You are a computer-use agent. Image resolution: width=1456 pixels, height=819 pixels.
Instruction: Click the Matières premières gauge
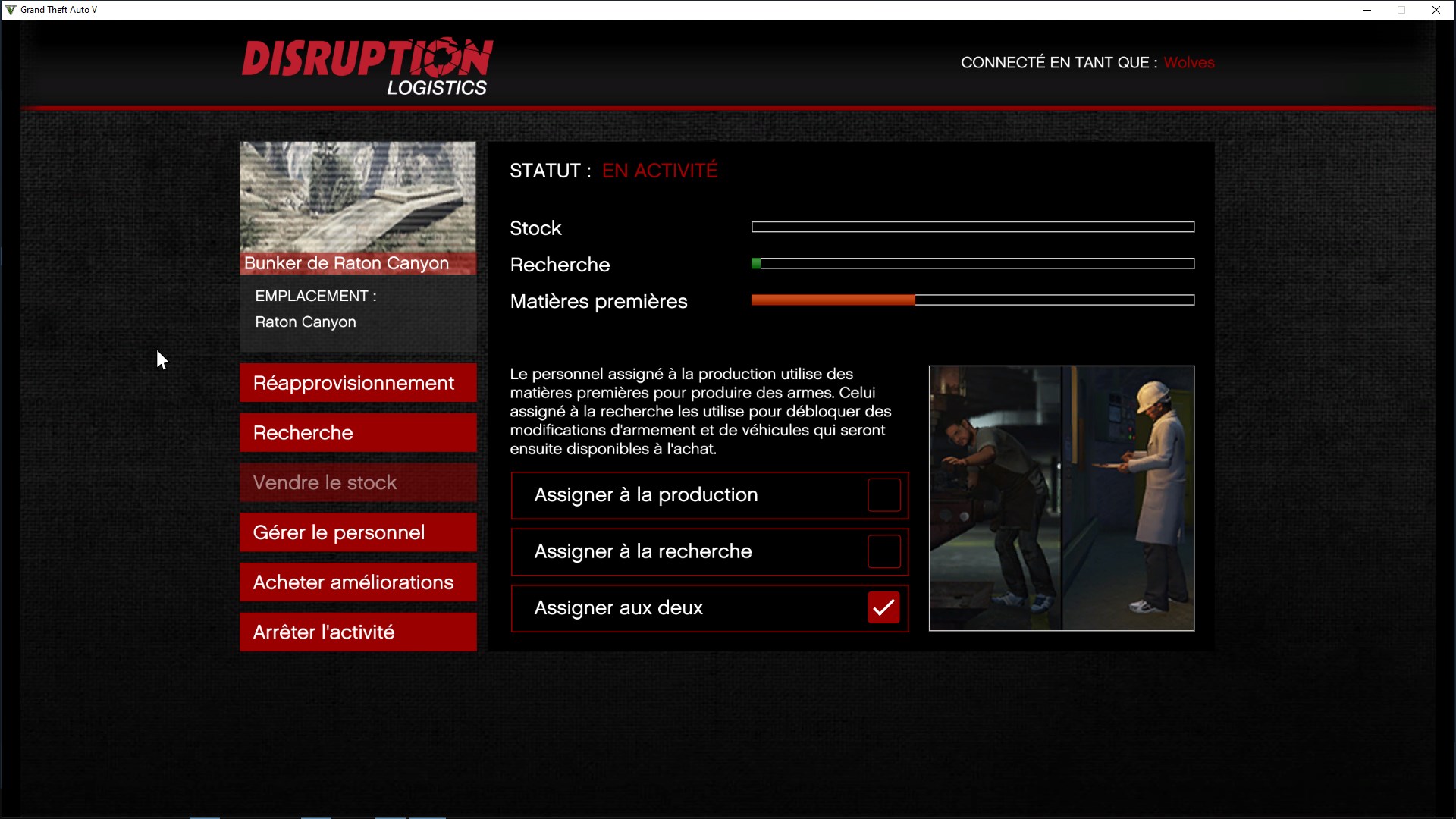(x=973, y=300)
